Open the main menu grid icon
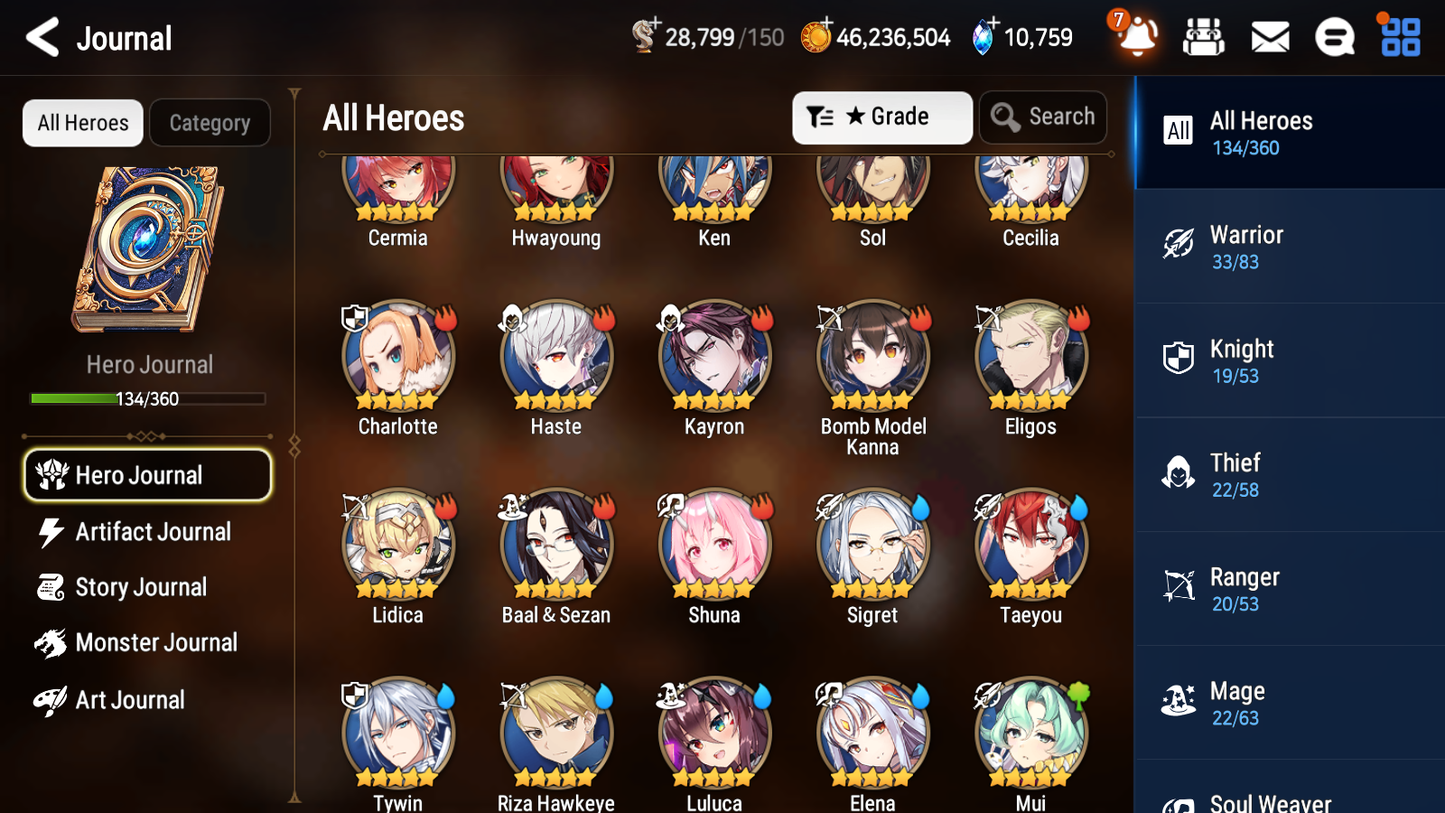 1399,36
